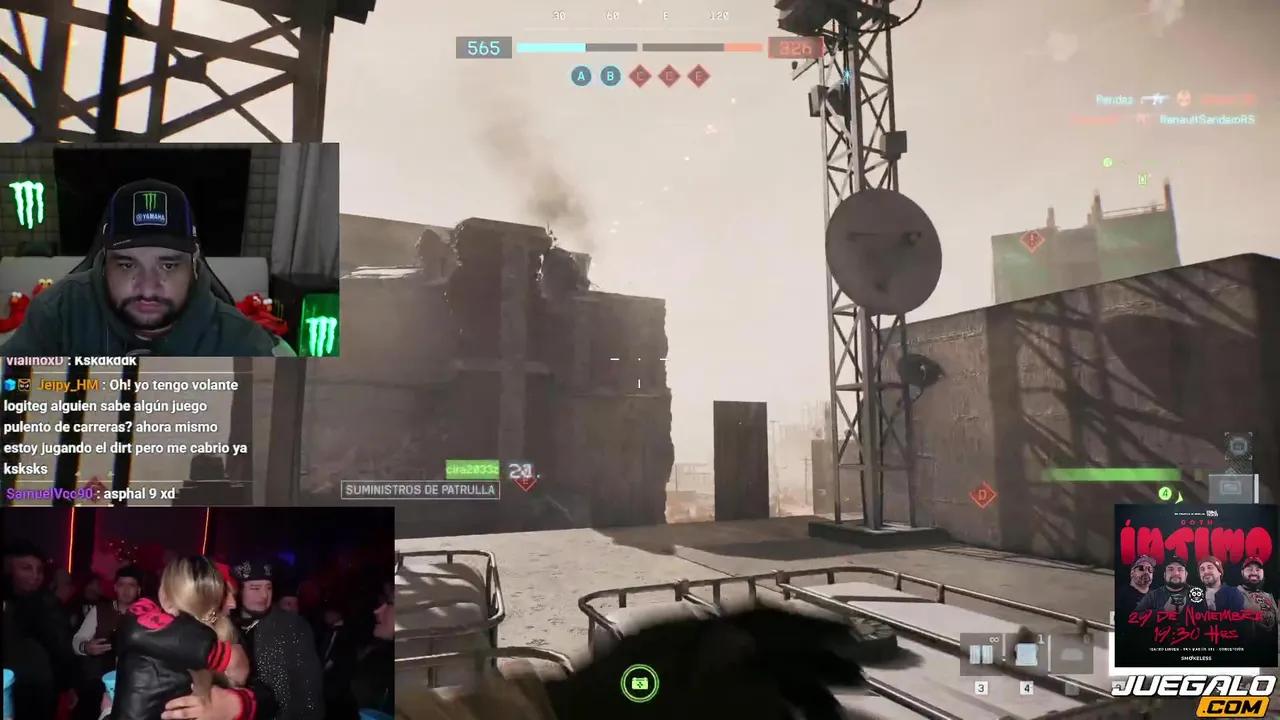Open the Intimo event poster overlay
The width and height of the screenshot is (1280, 720).
1194,587
